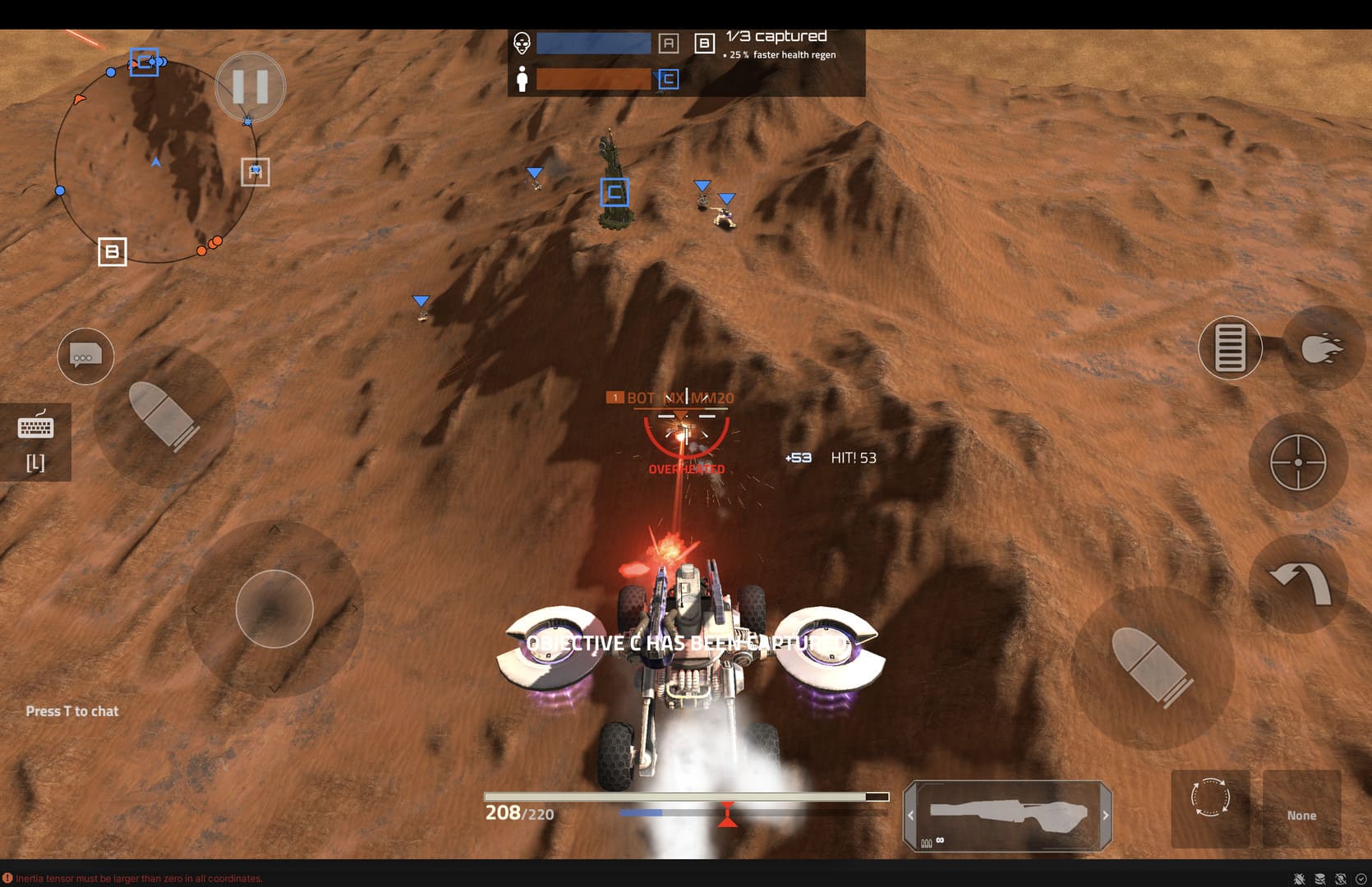Click the right chevron on the weapon selector
The height and width of the screenshot is (887, 1372).
pos(1106,815)
